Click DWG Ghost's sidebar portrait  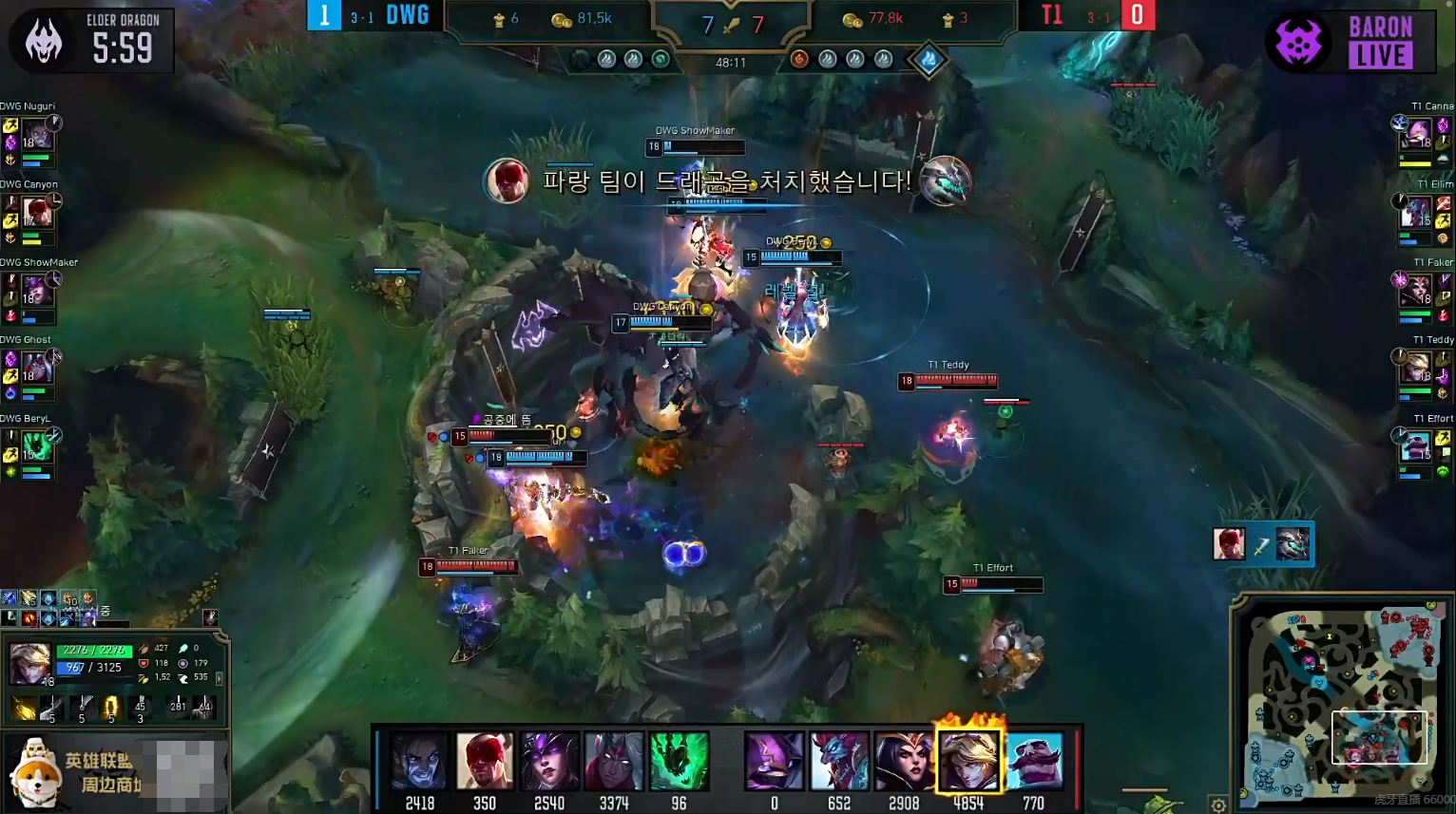click(x=37, y=367)
